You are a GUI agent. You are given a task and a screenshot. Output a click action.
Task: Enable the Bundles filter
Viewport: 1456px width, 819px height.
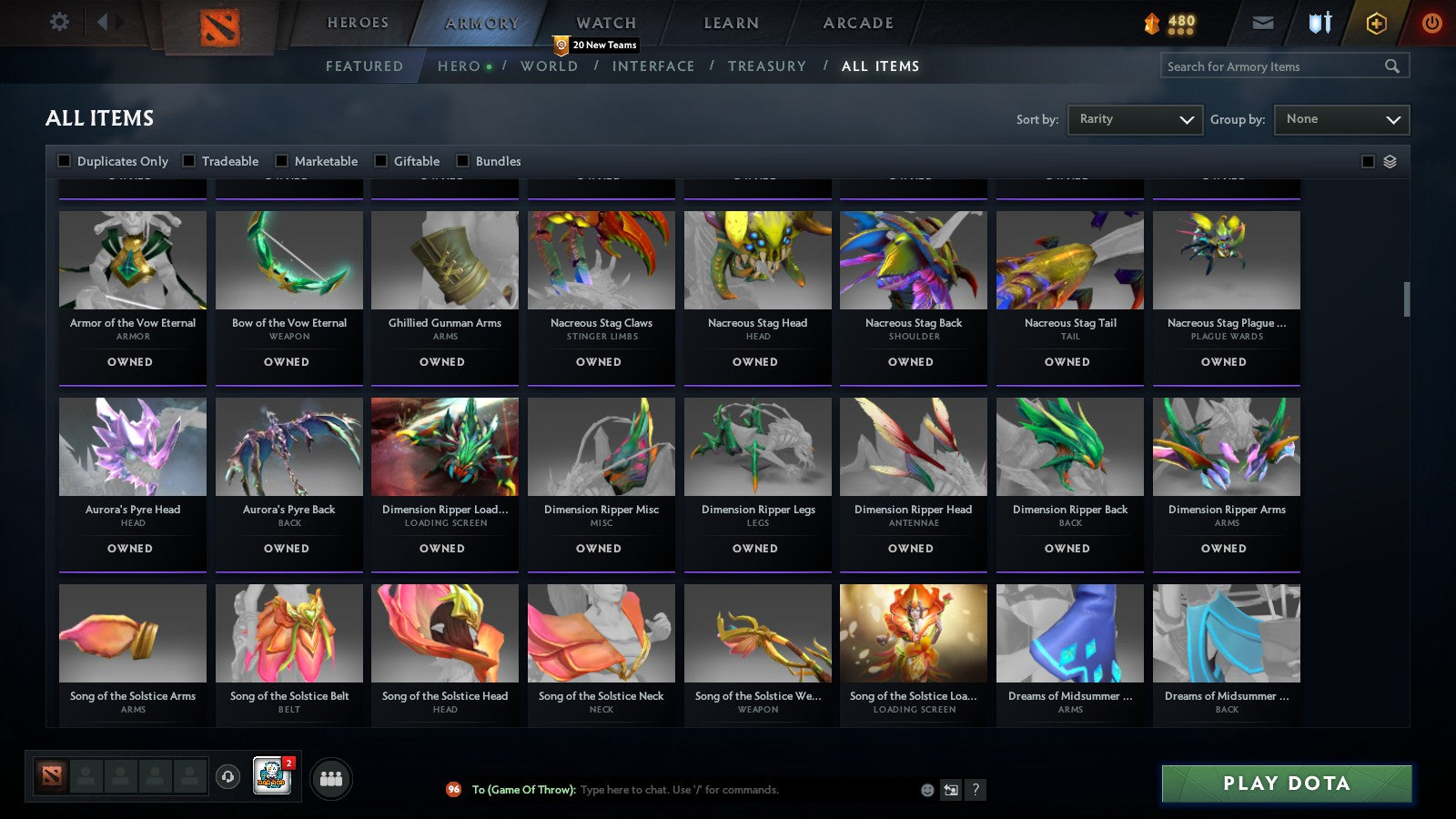465,160
